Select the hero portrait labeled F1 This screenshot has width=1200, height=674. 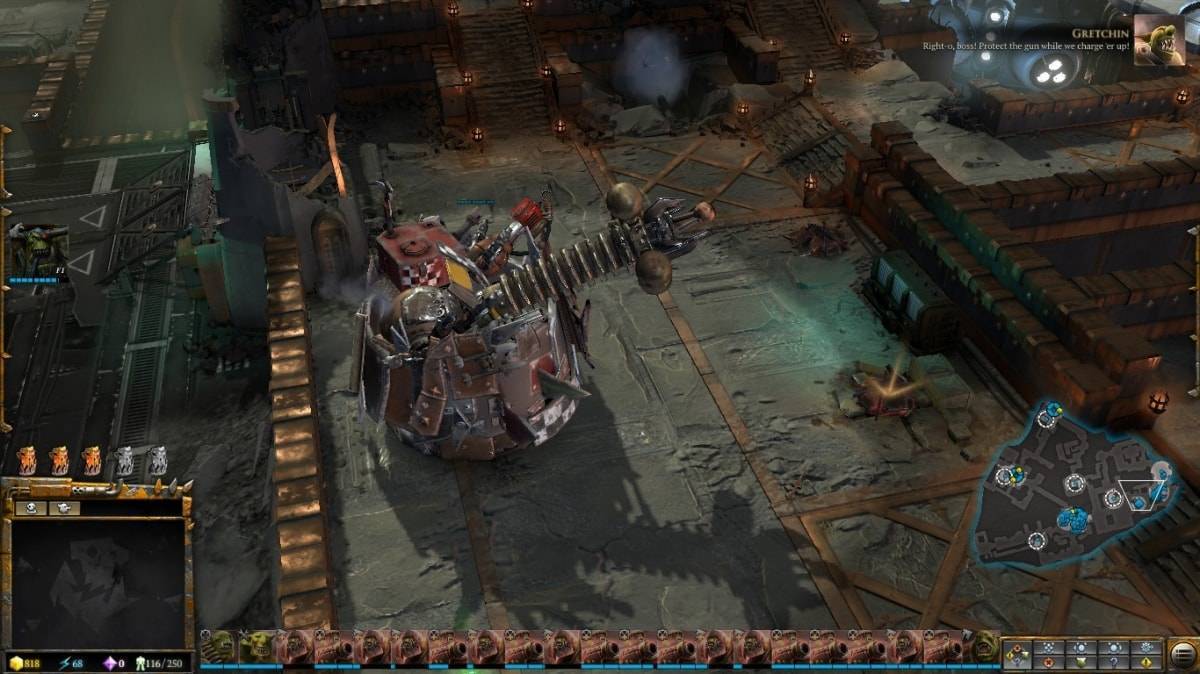[x=38, y=250]
